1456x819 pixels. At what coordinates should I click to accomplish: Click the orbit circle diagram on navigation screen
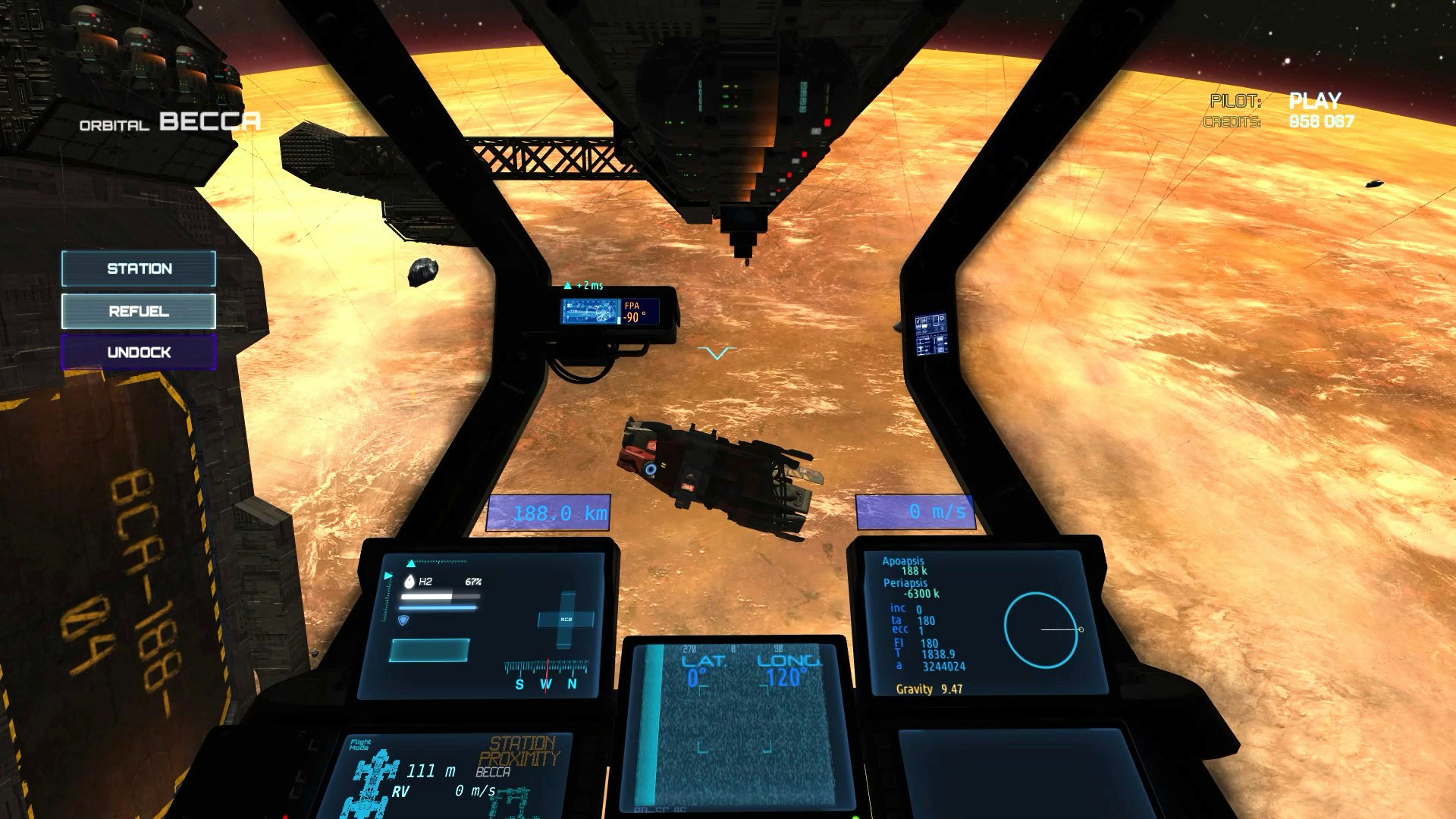pyautogui.click(x=1042, y=629)
